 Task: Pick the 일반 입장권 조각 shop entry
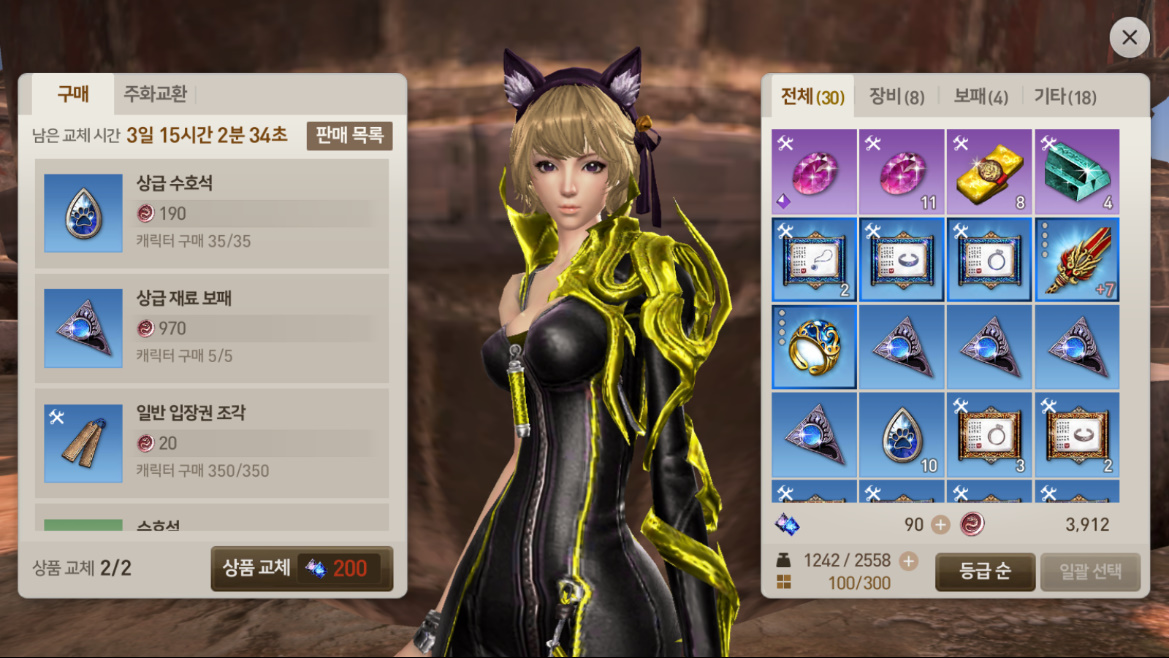pyautogui.click(x=212, y=443)
